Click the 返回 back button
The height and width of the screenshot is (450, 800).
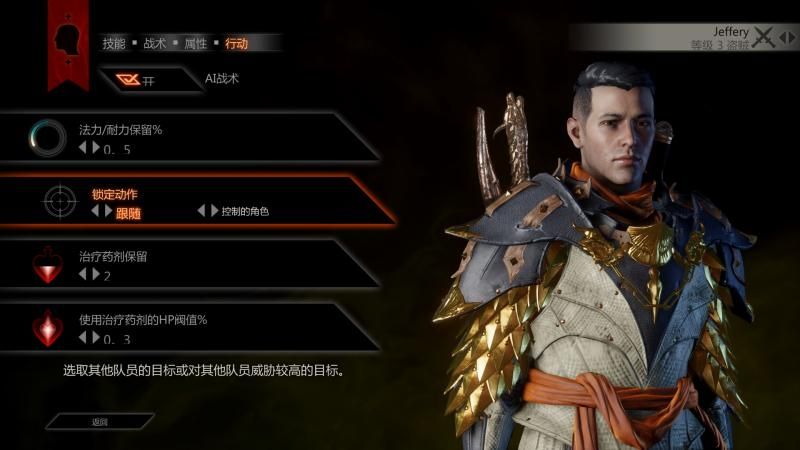[x=100, y=421]
